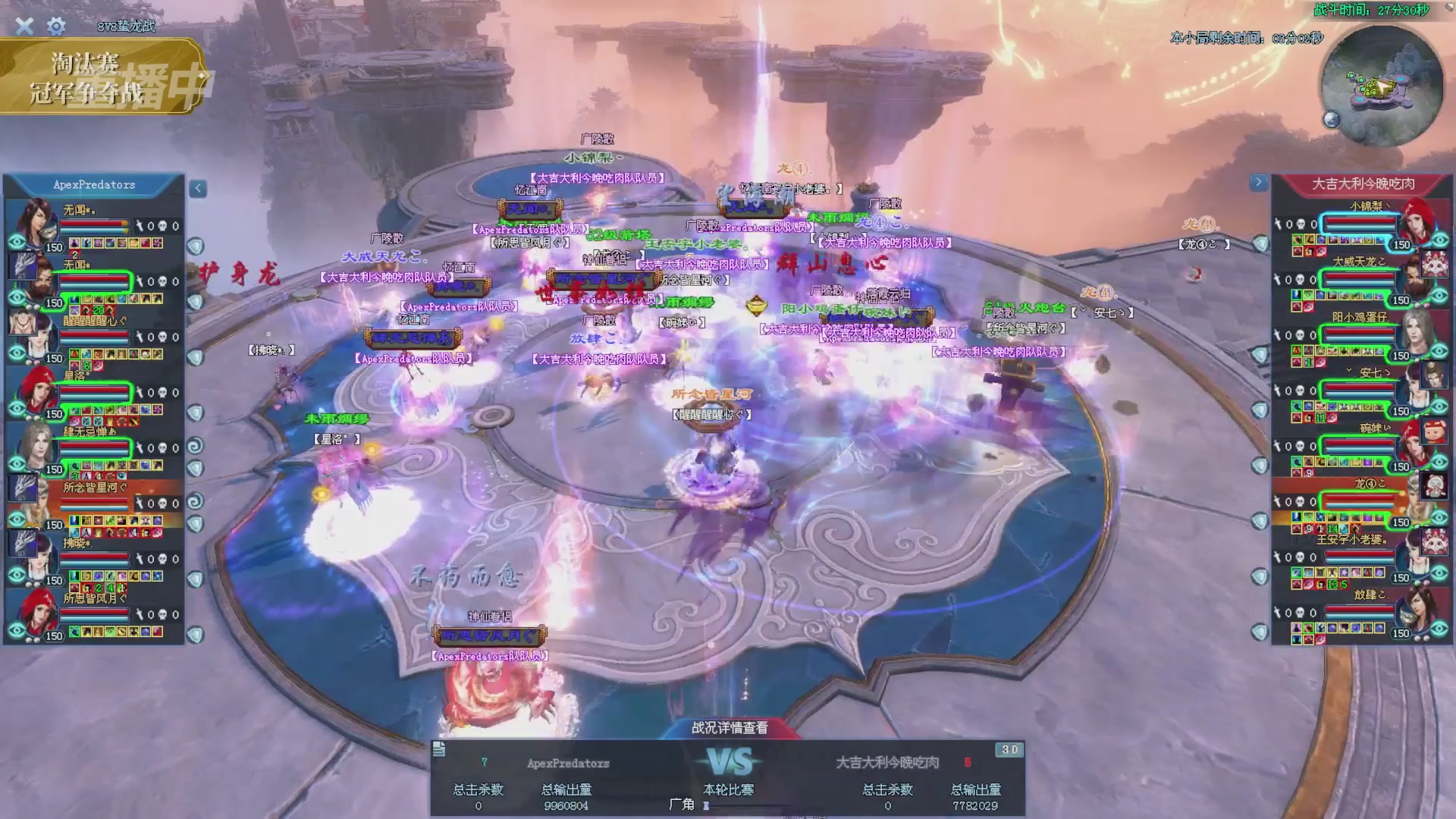
Task: Click the shield icon beside 醒醒醒醒心
Action: (196, 357)
